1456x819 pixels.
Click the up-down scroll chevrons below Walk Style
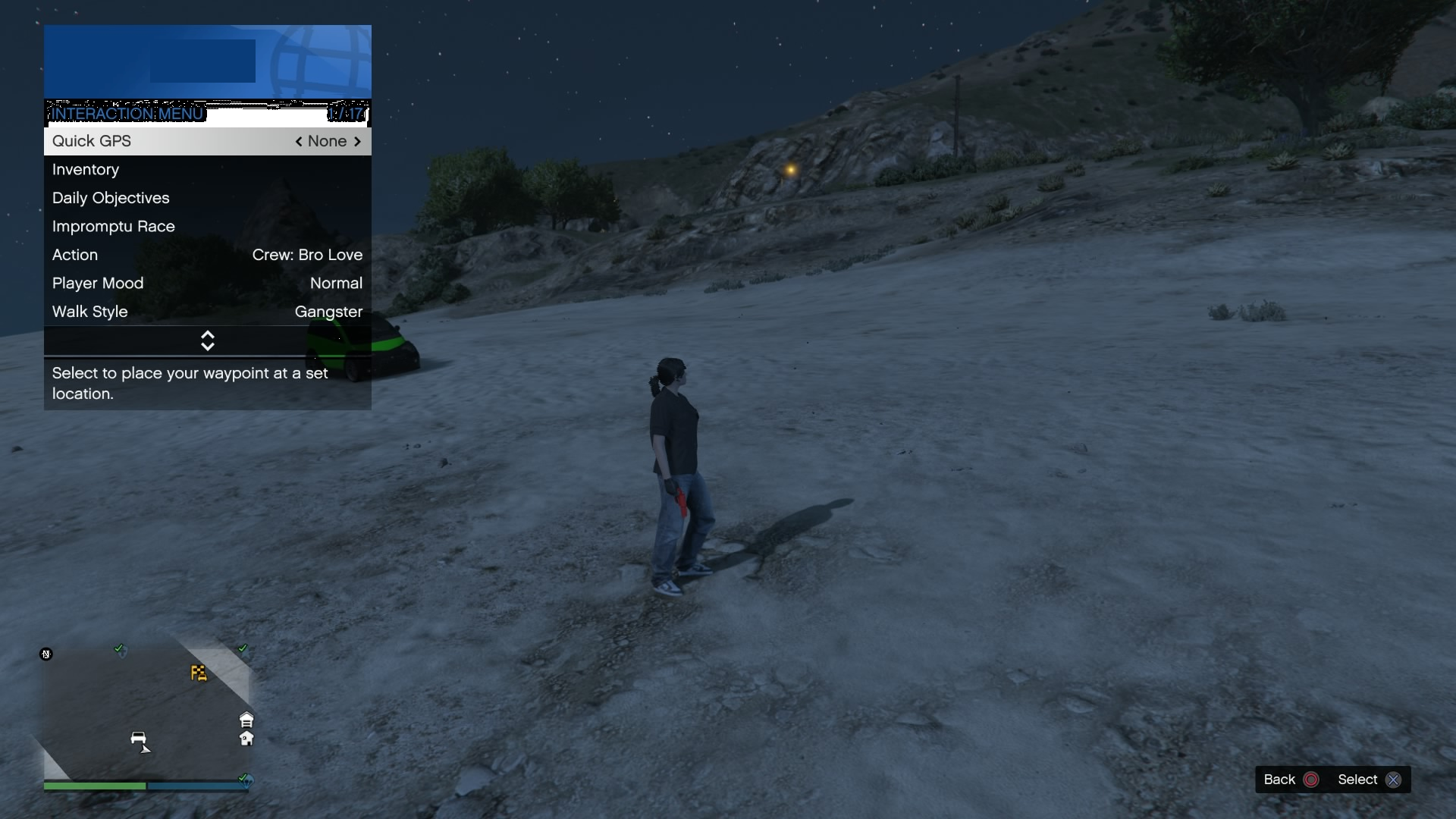pos(207,340)
